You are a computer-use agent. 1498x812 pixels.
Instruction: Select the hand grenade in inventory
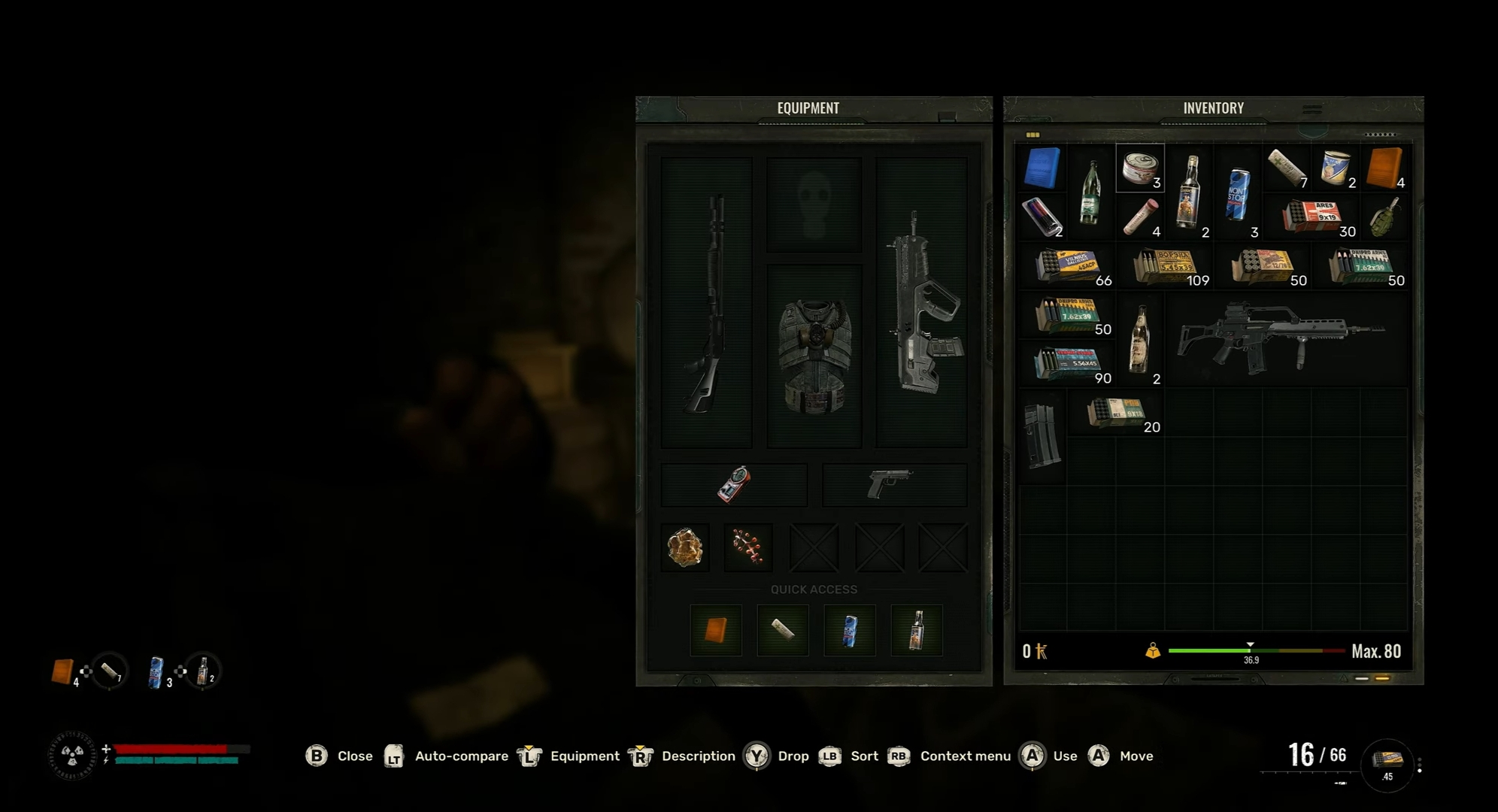click(1384, 217)
